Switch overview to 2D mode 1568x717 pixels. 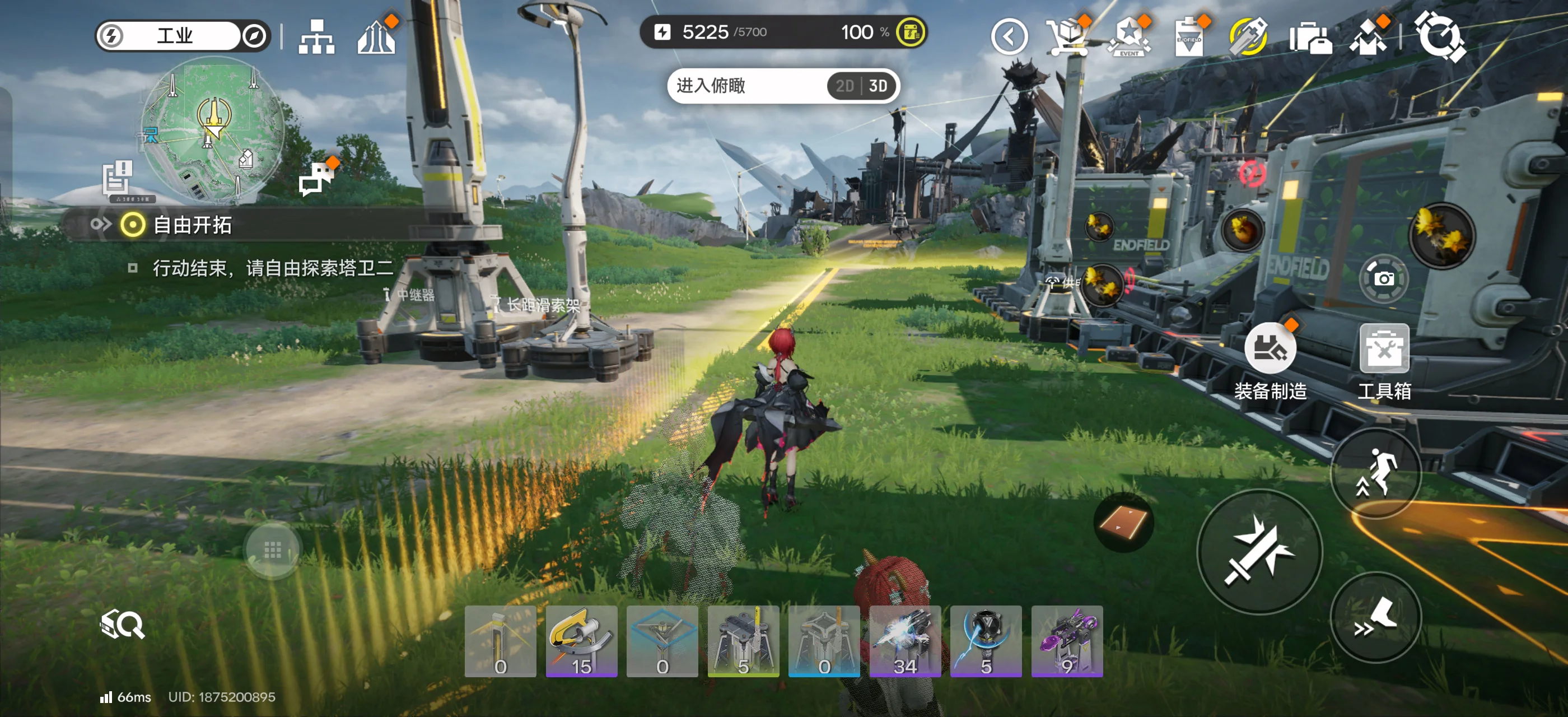pos(844,86)
